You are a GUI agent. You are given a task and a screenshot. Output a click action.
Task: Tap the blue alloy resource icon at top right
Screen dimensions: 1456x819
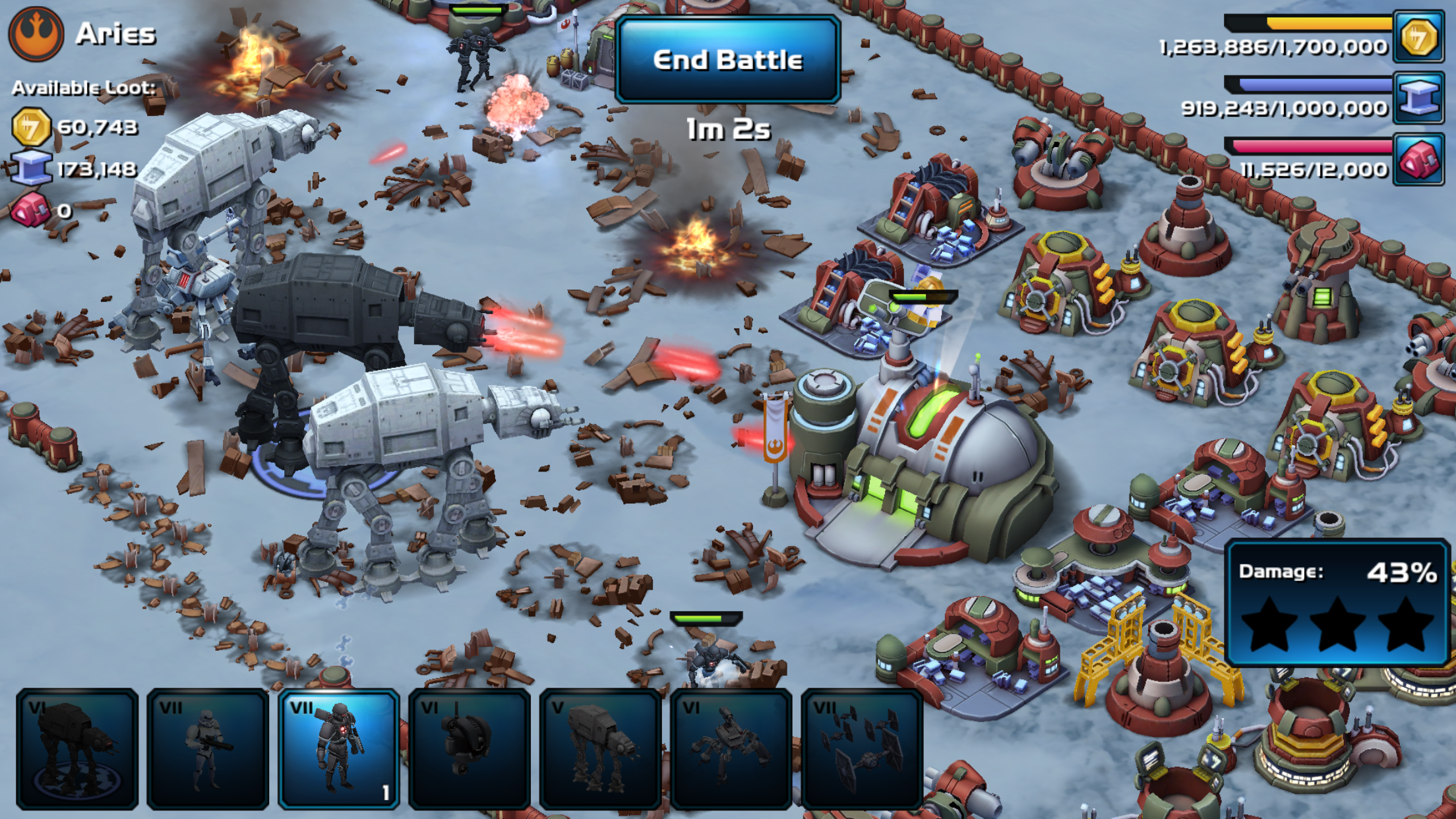click(x=1418, y=99)
